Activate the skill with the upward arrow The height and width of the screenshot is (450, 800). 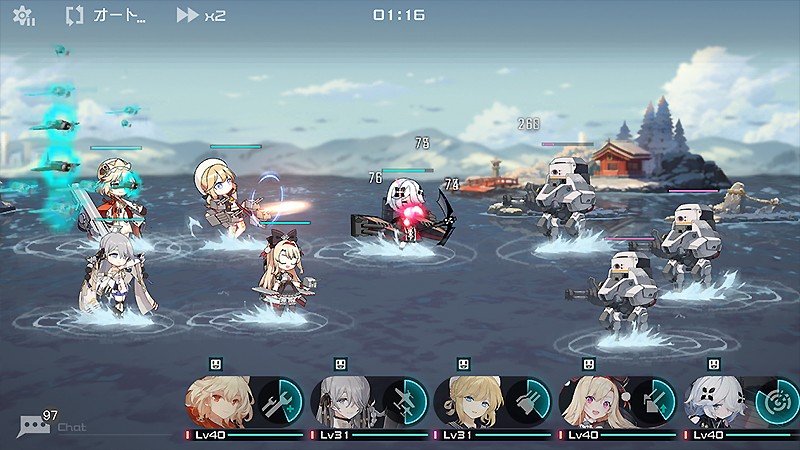coord(653,402)
